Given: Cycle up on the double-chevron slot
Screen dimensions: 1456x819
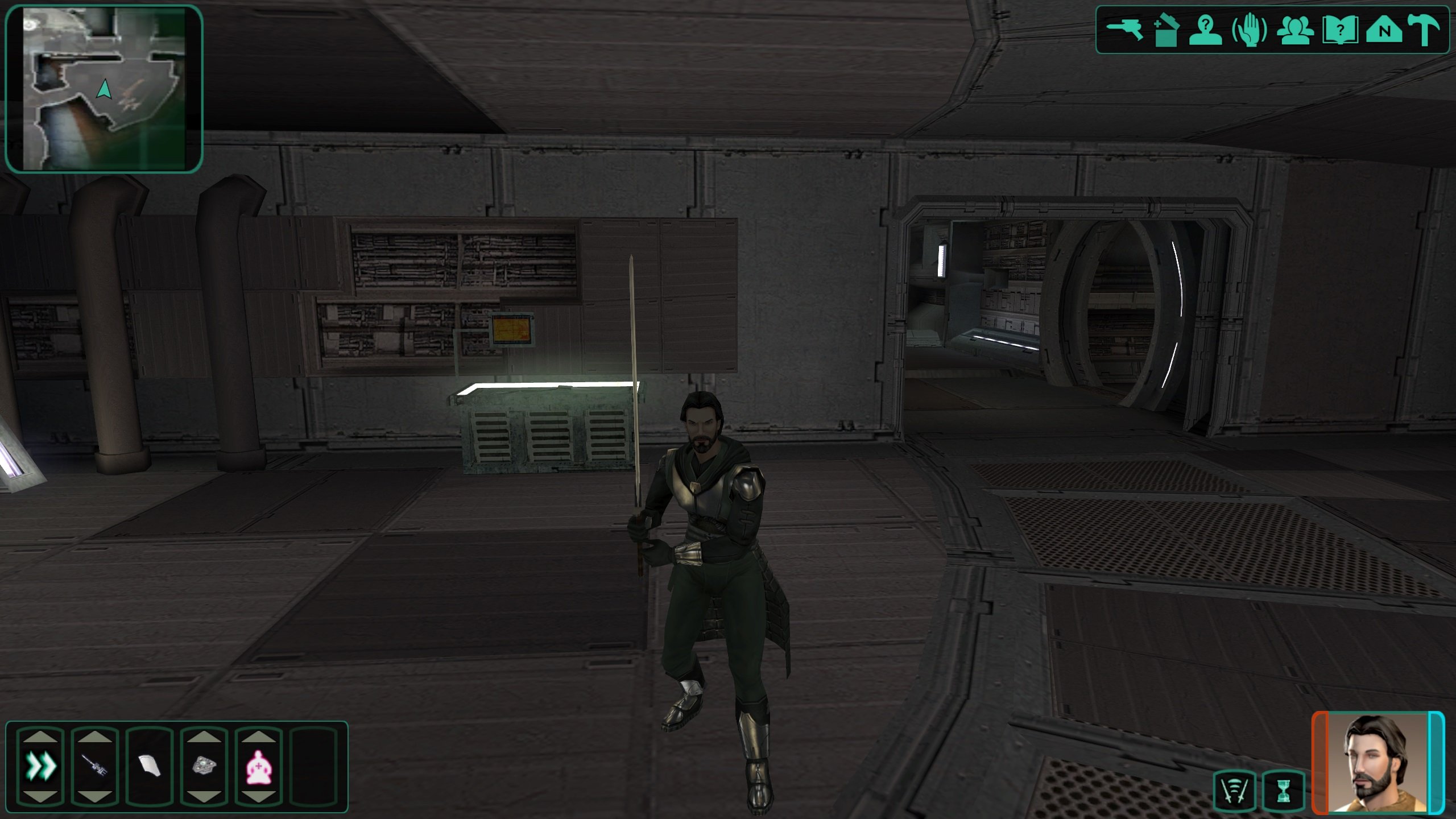Looking at the screenshot, I should click(41, 737).
